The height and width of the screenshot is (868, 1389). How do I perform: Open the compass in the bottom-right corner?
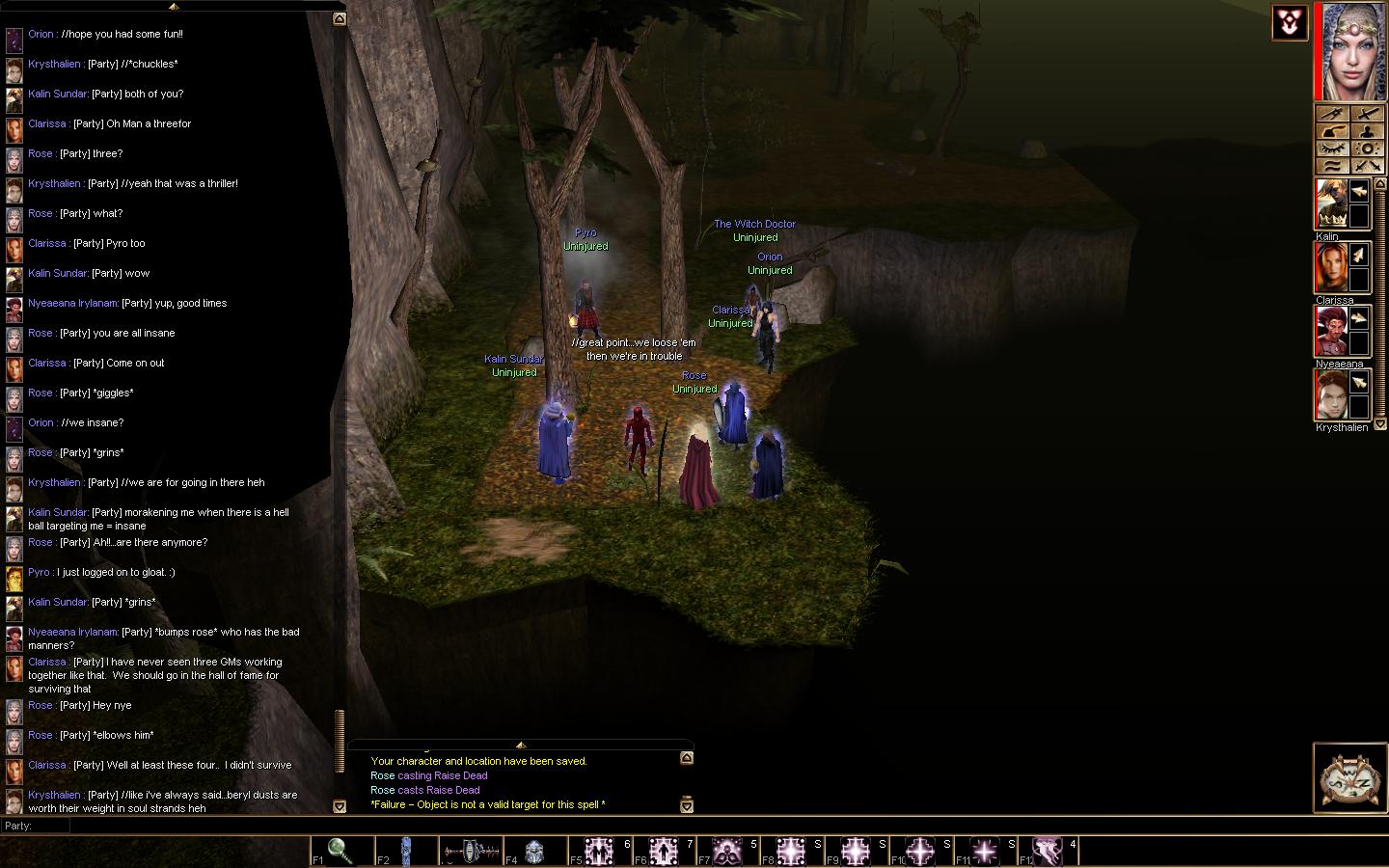coord(1350,777)
